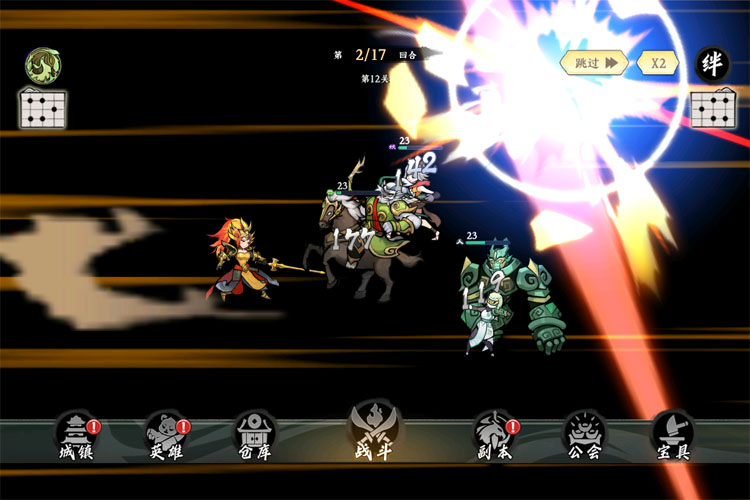Viewport: 750px width, 500px height.
Task: Open the 仓库 warehouse tab
Action: pos(254,435)
